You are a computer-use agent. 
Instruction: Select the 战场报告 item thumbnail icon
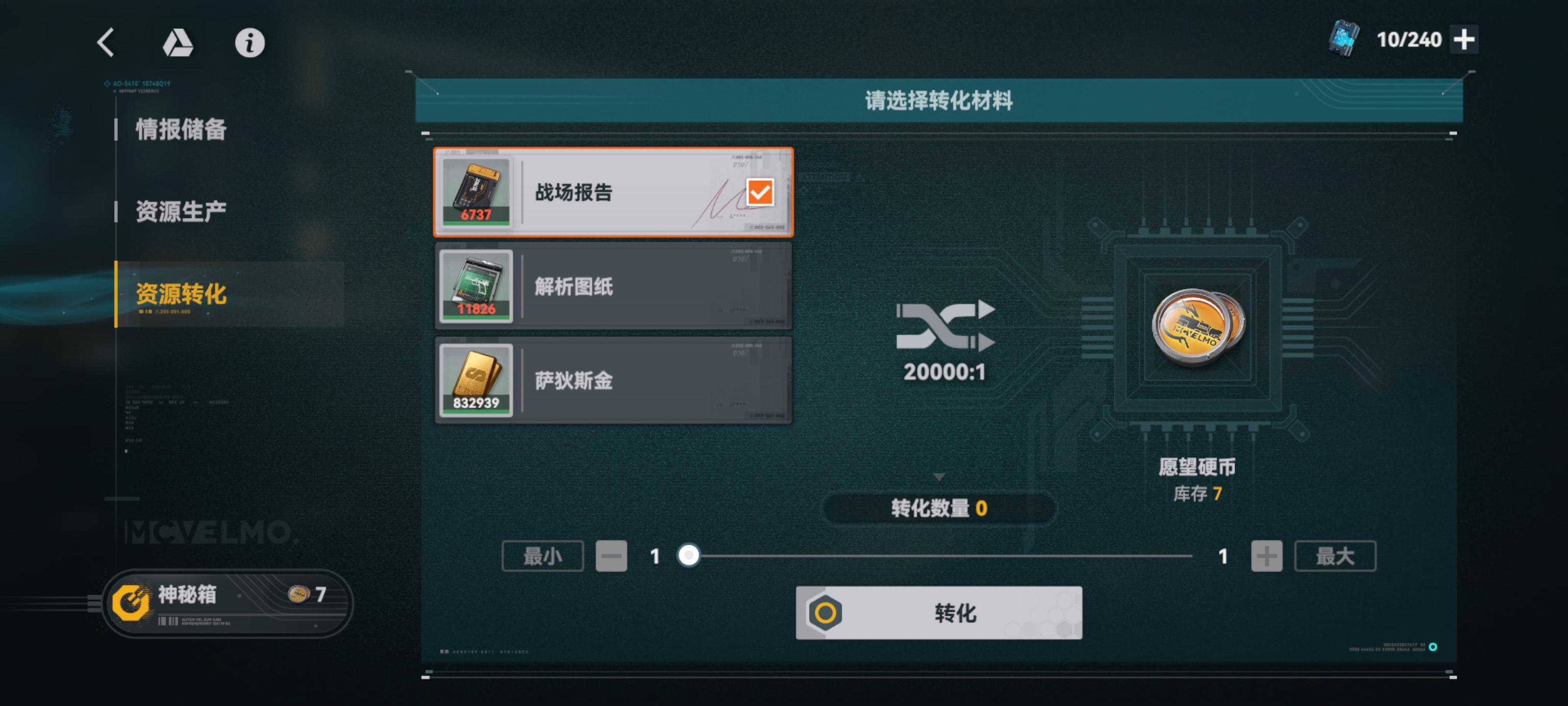[x=477, y=192]
